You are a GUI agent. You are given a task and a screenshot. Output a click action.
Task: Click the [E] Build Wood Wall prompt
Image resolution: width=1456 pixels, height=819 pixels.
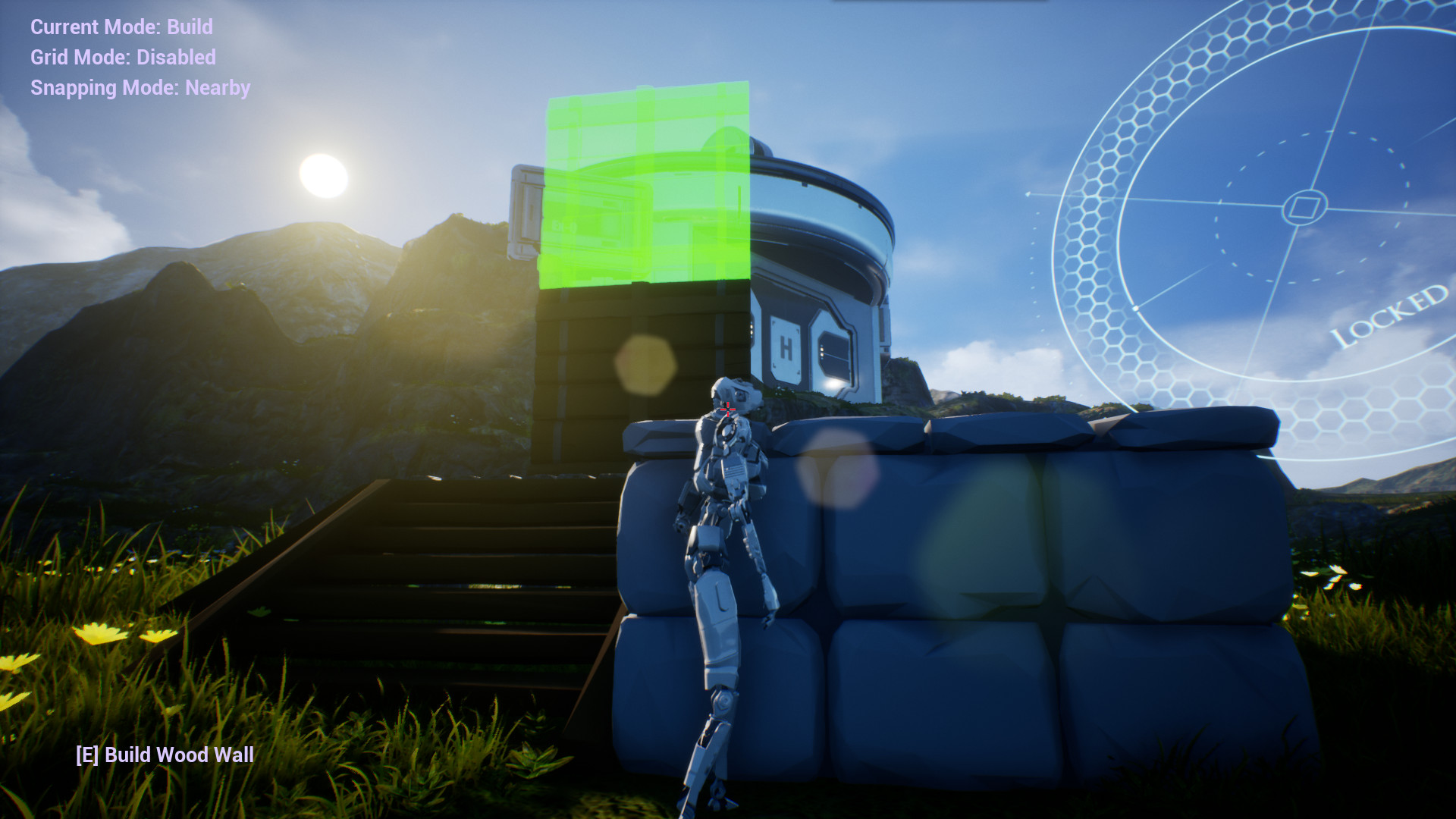coord(164,755)
